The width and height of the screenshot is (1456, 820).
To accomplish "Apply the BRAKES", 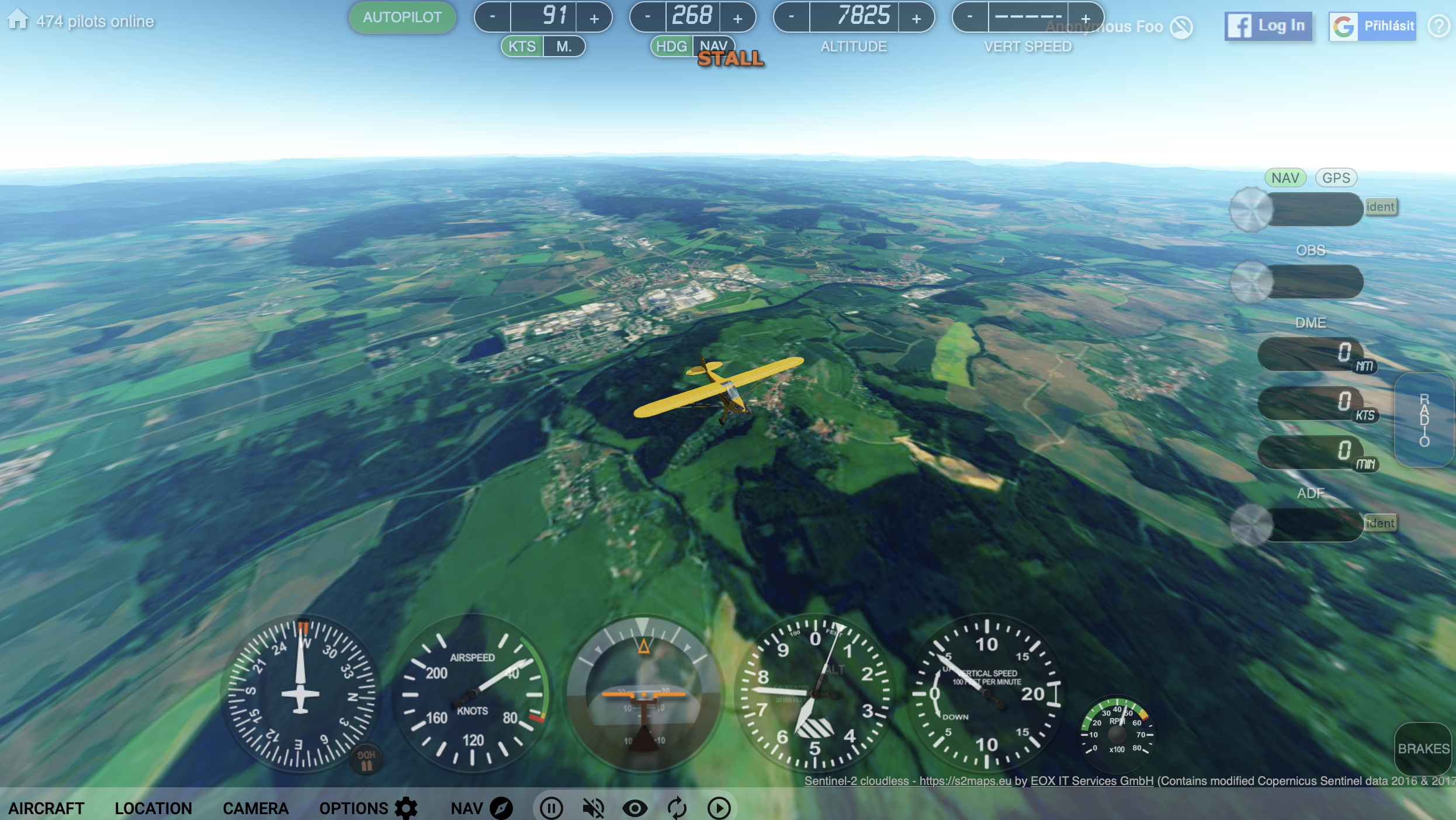I will [x=1424, y=749].
